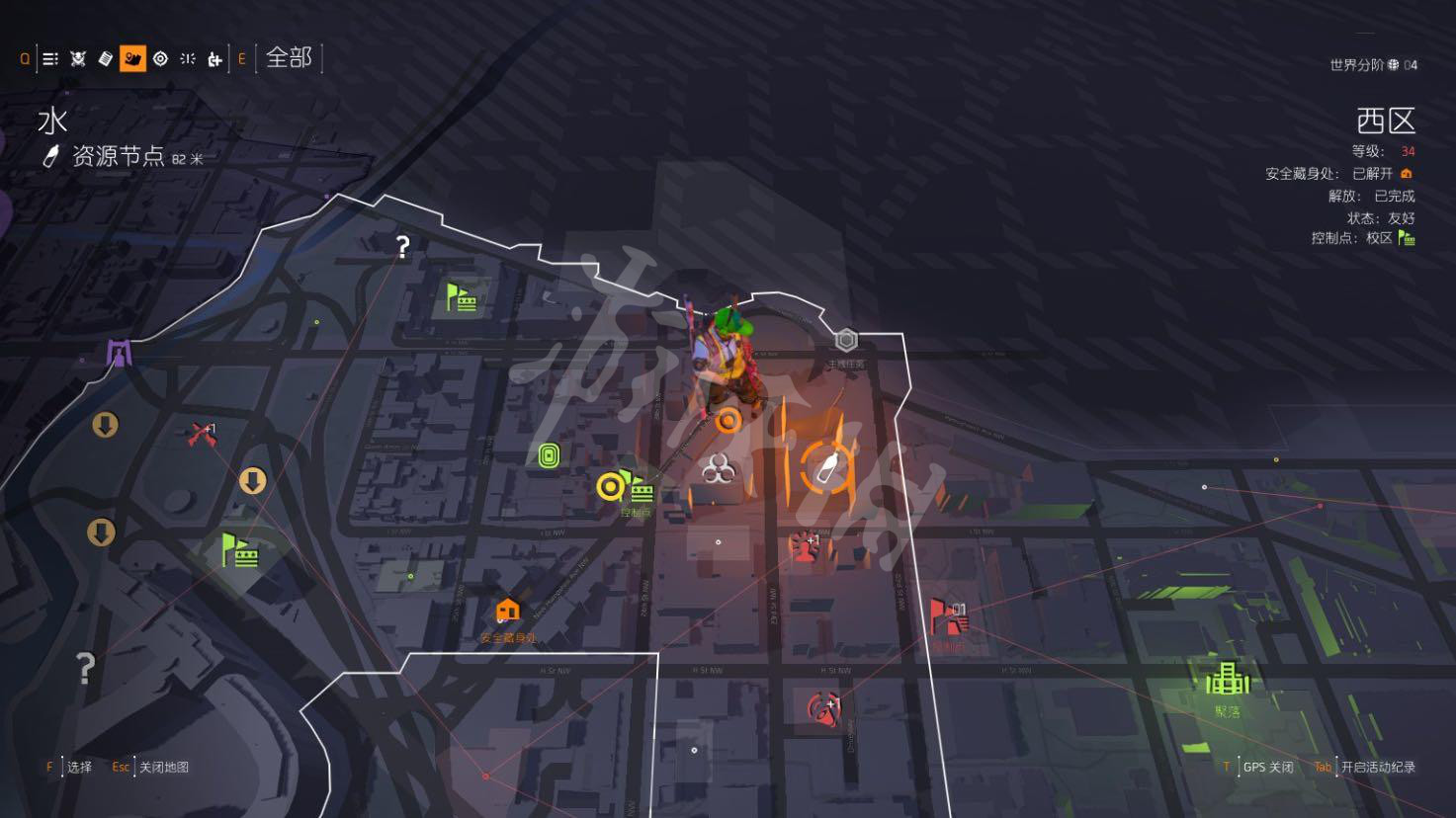The image size is (1456, 818).
Task: Close the map
Action: coord(163,767)
